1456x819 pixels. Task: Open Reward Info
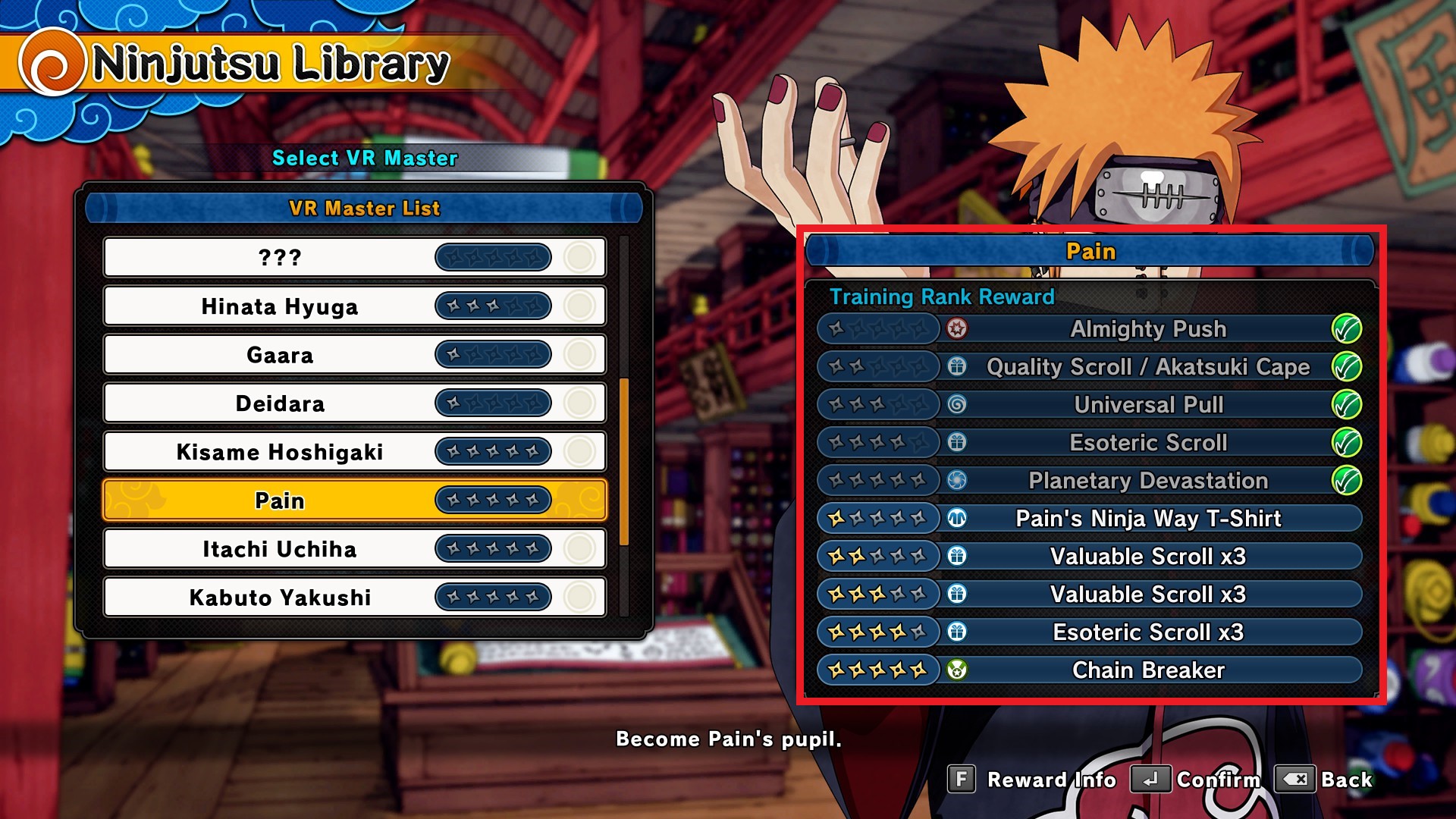[x=1034, y=780]
